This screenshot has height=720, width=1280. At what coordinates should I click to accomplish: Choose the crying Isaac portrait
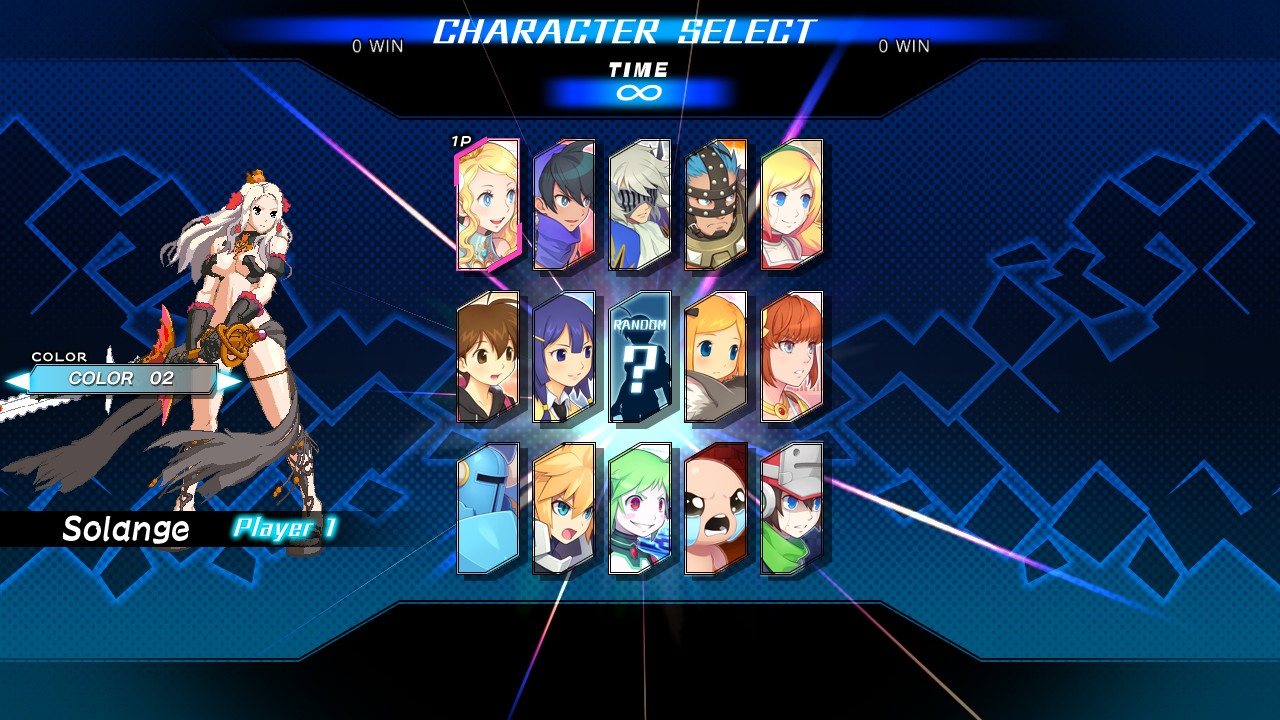(716, 509)
